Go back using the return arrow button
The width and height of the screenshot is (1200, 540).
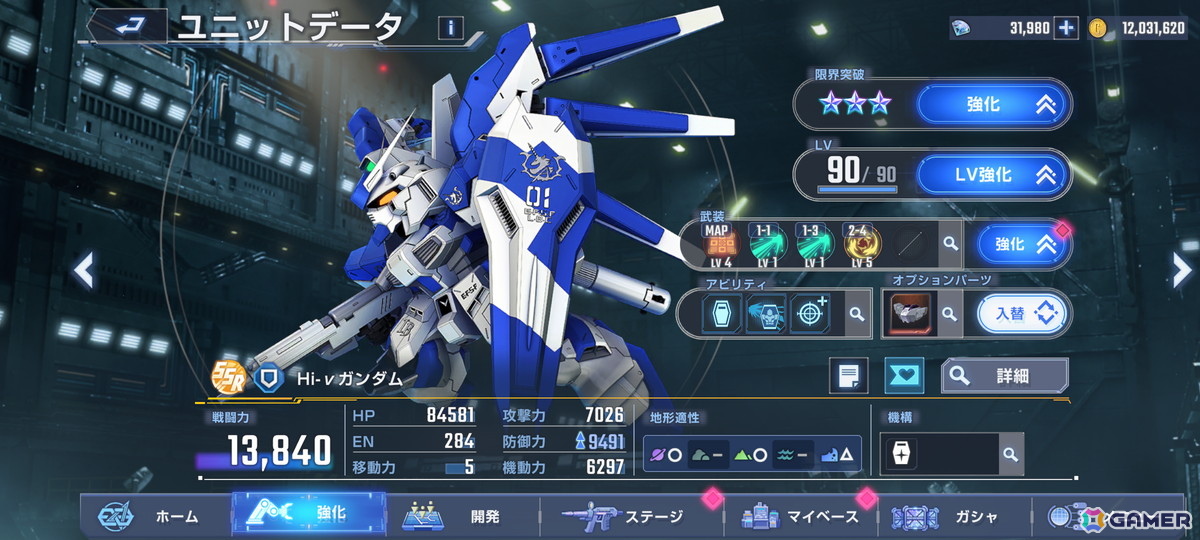pyautogui.click(x=127, y=27)
